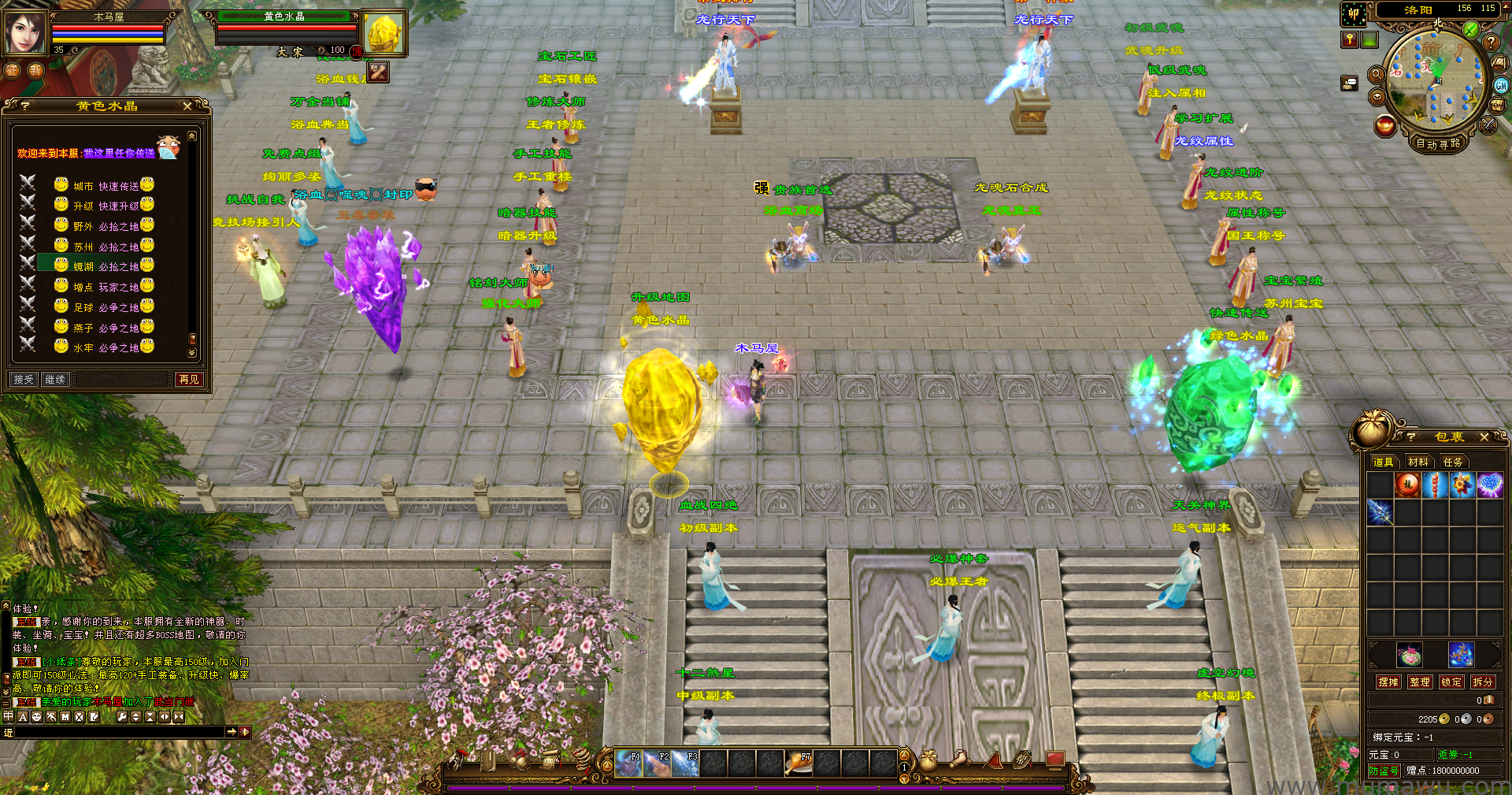Open the GM help button
Screen dimensions: 1512x795
[x=1501, y=86]
